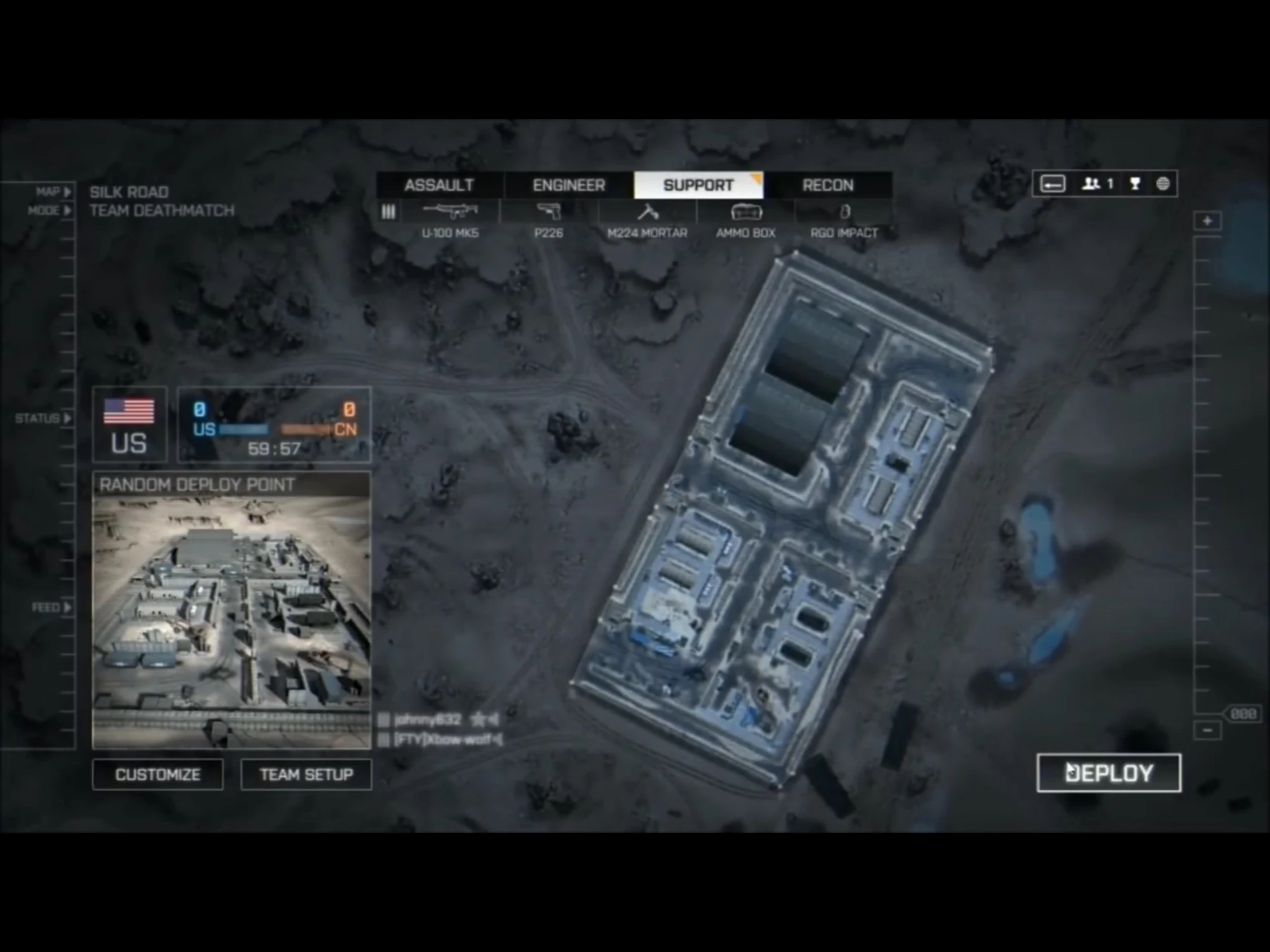This screenshot has height=952, width=1270.
Task: Open the M224 Mortar gadget icon
Action: (646, 212)
